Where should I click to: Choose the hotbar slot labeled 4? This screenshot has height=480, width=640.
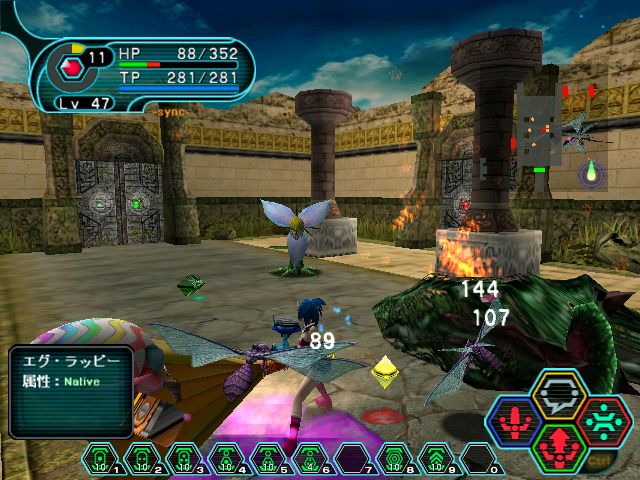coord(226,458)
